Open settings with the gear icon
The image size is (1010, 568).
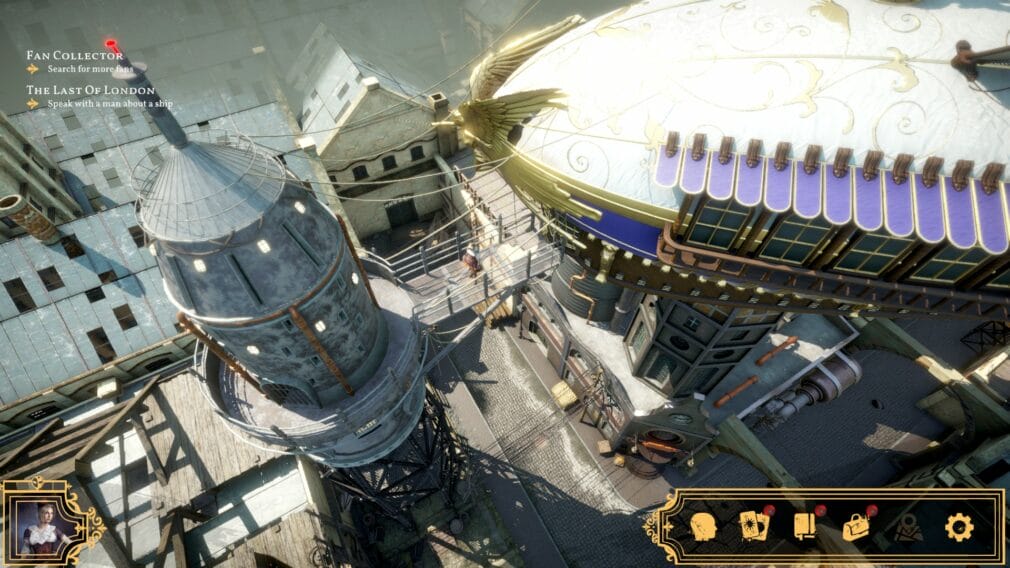click(x=959, y=527)
